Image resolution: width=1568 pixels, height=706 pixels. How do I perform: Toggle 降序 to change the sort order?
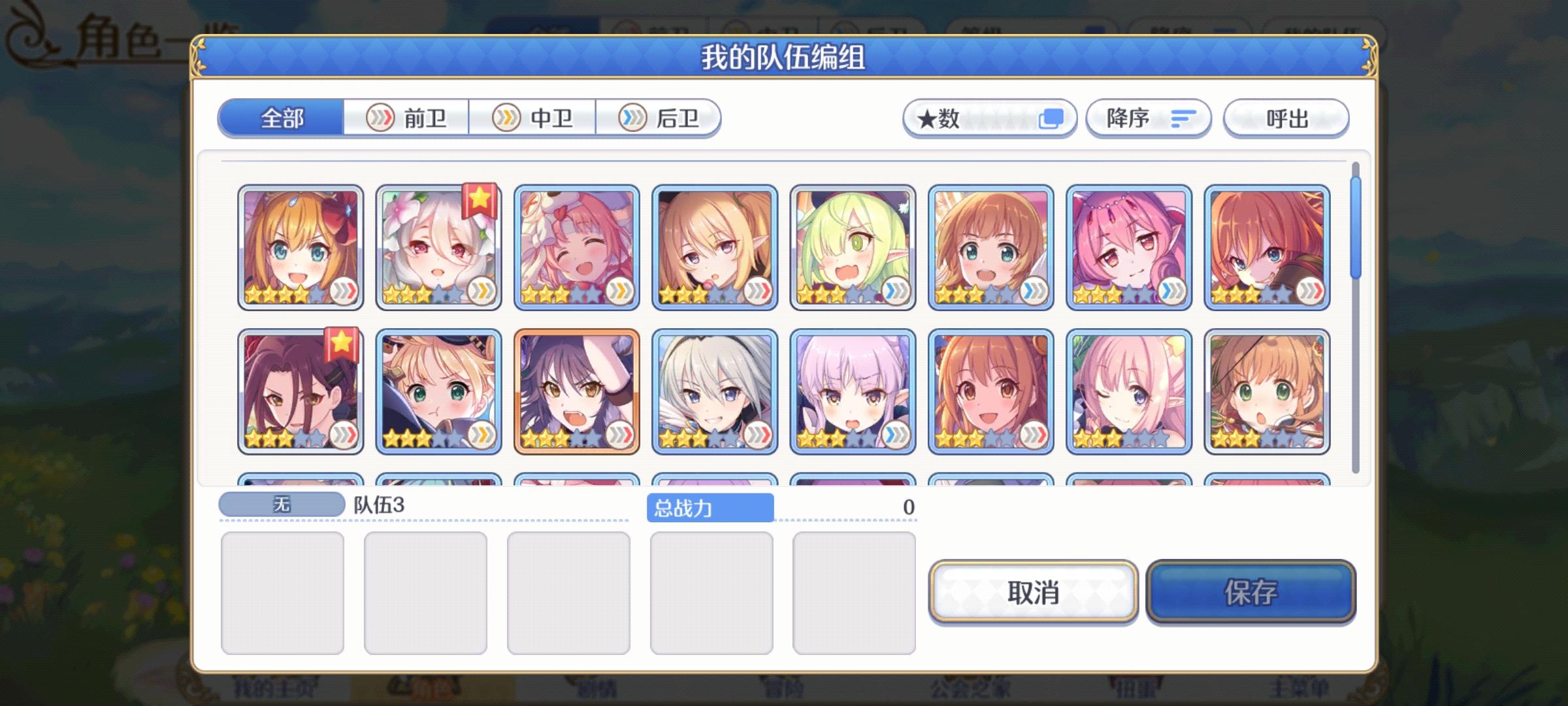tap(1149, 118)
